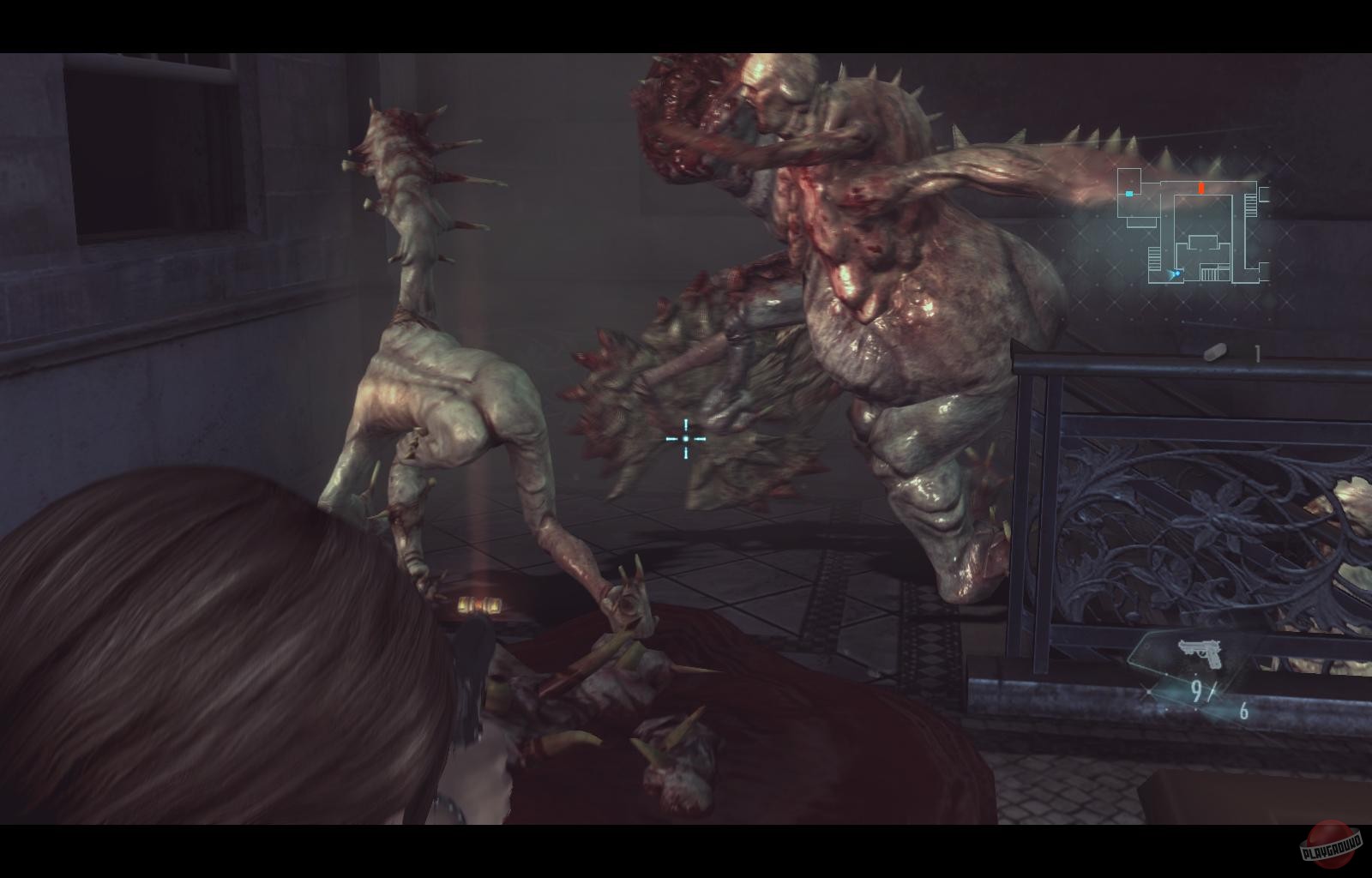The height and width of the screenshot is (878, 1372).
Task: Click the staircase symbol on the minimap's right side
Action: click(x=1250, y=204)
